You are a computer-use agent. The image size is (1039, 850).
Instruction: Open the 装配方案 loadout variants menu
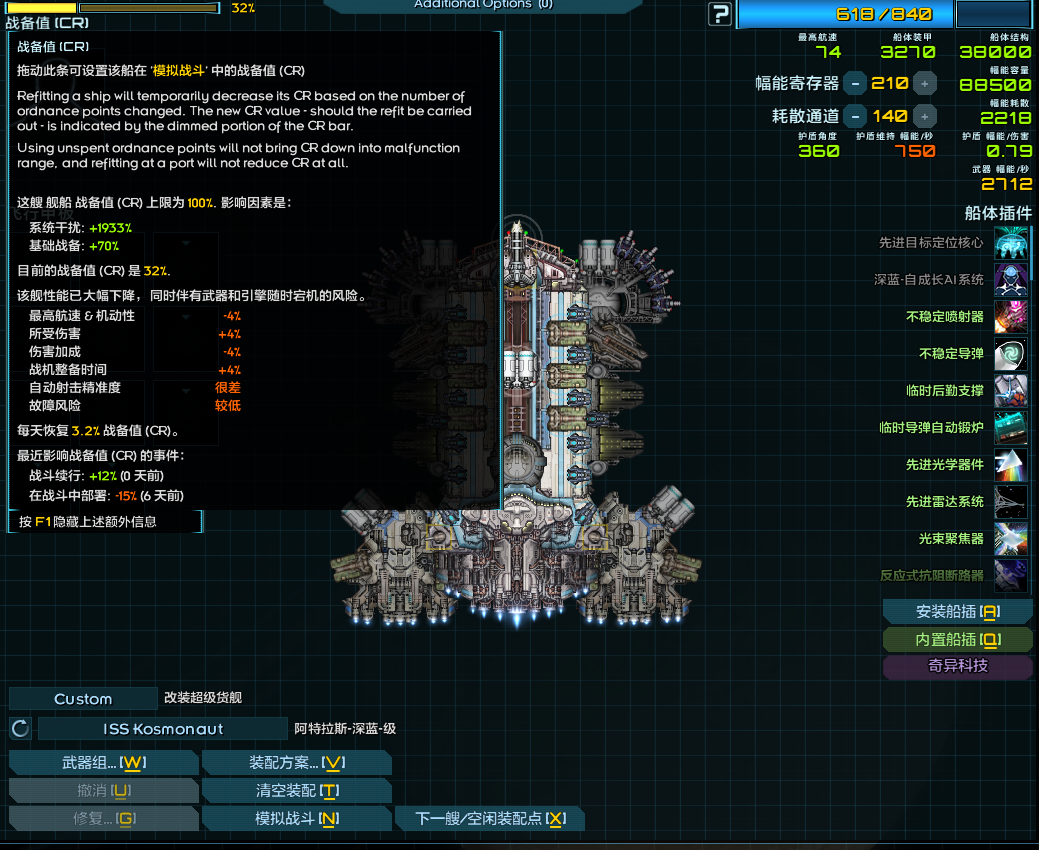point(296,763)
